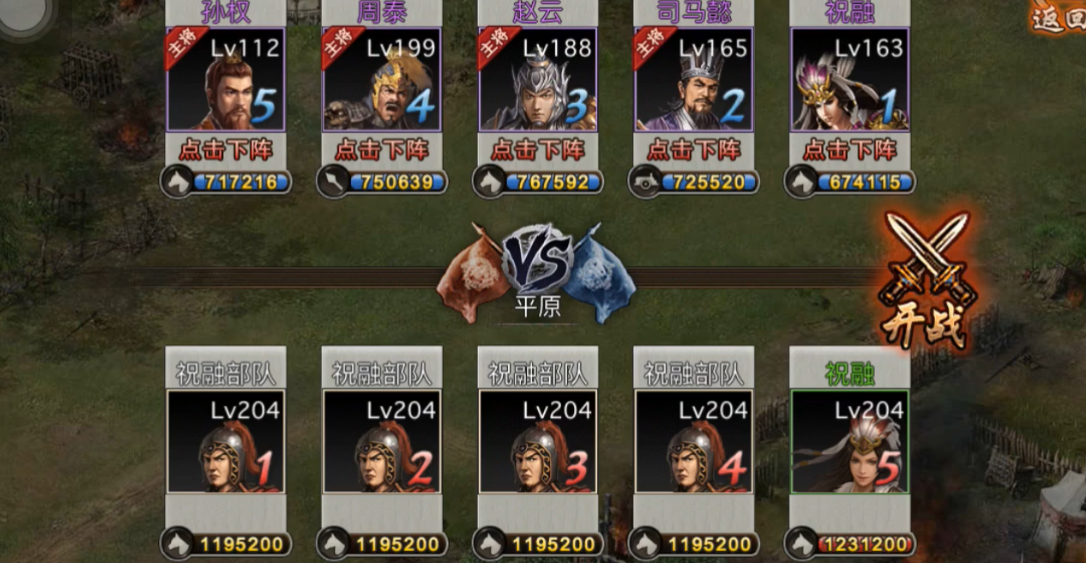This screenshot has width=1086, height=563.
Task: Select the player's Lv163 祝融 portrait
Action: [x=850, y=80]
